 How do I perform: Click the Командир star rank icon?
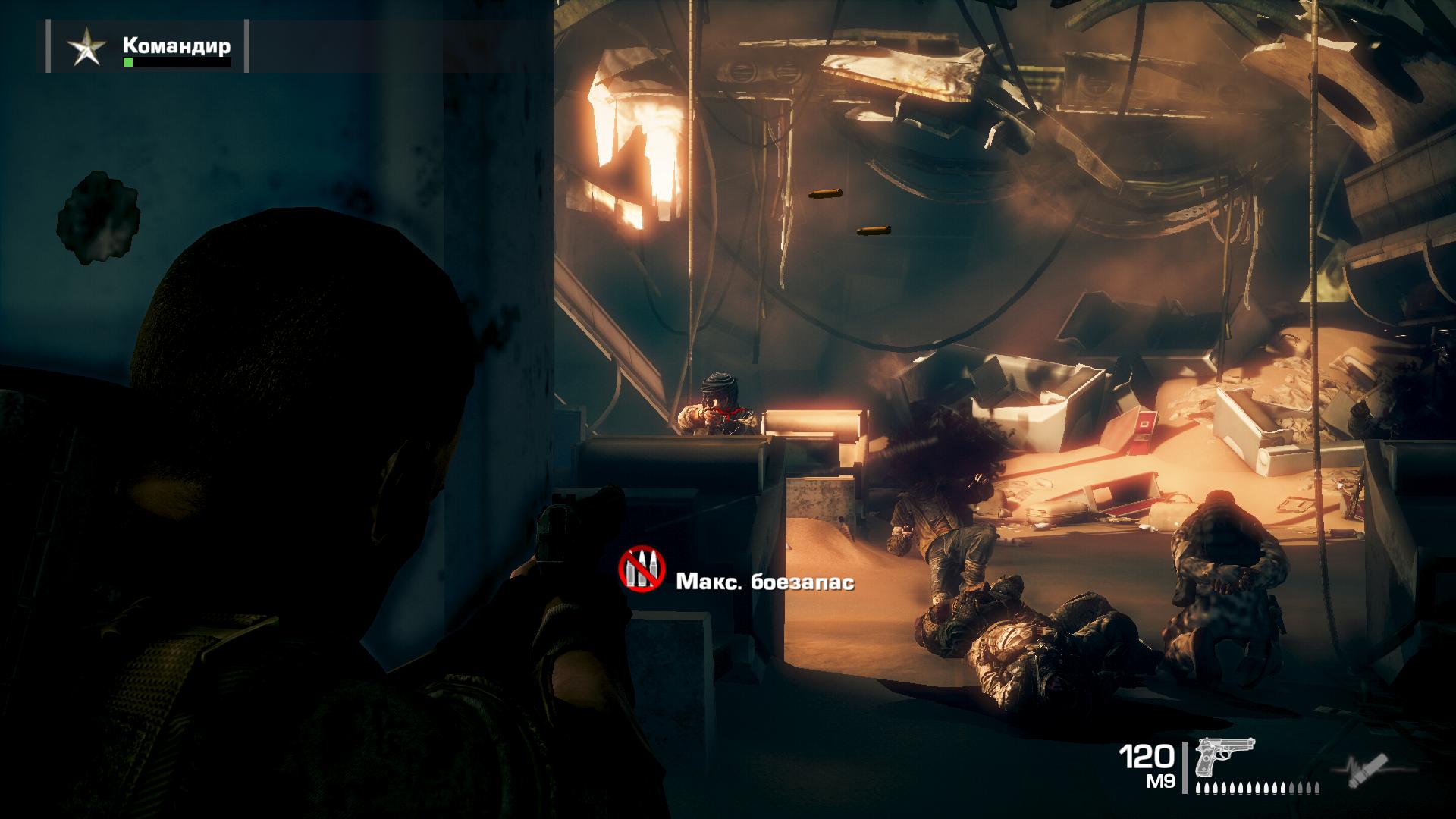86,49
